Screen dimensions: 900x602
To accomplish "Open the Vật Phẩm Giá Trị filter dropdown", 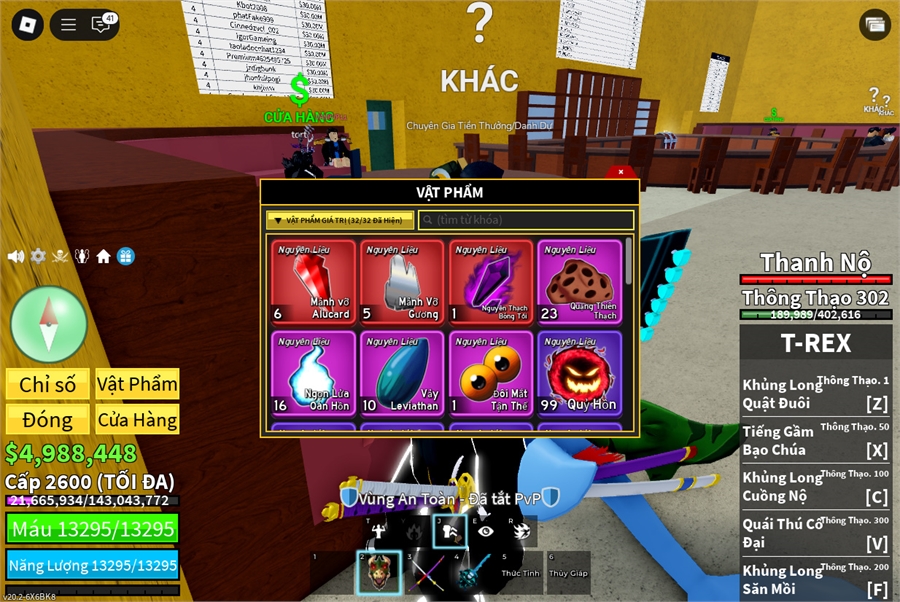I will tap(339, 220).
